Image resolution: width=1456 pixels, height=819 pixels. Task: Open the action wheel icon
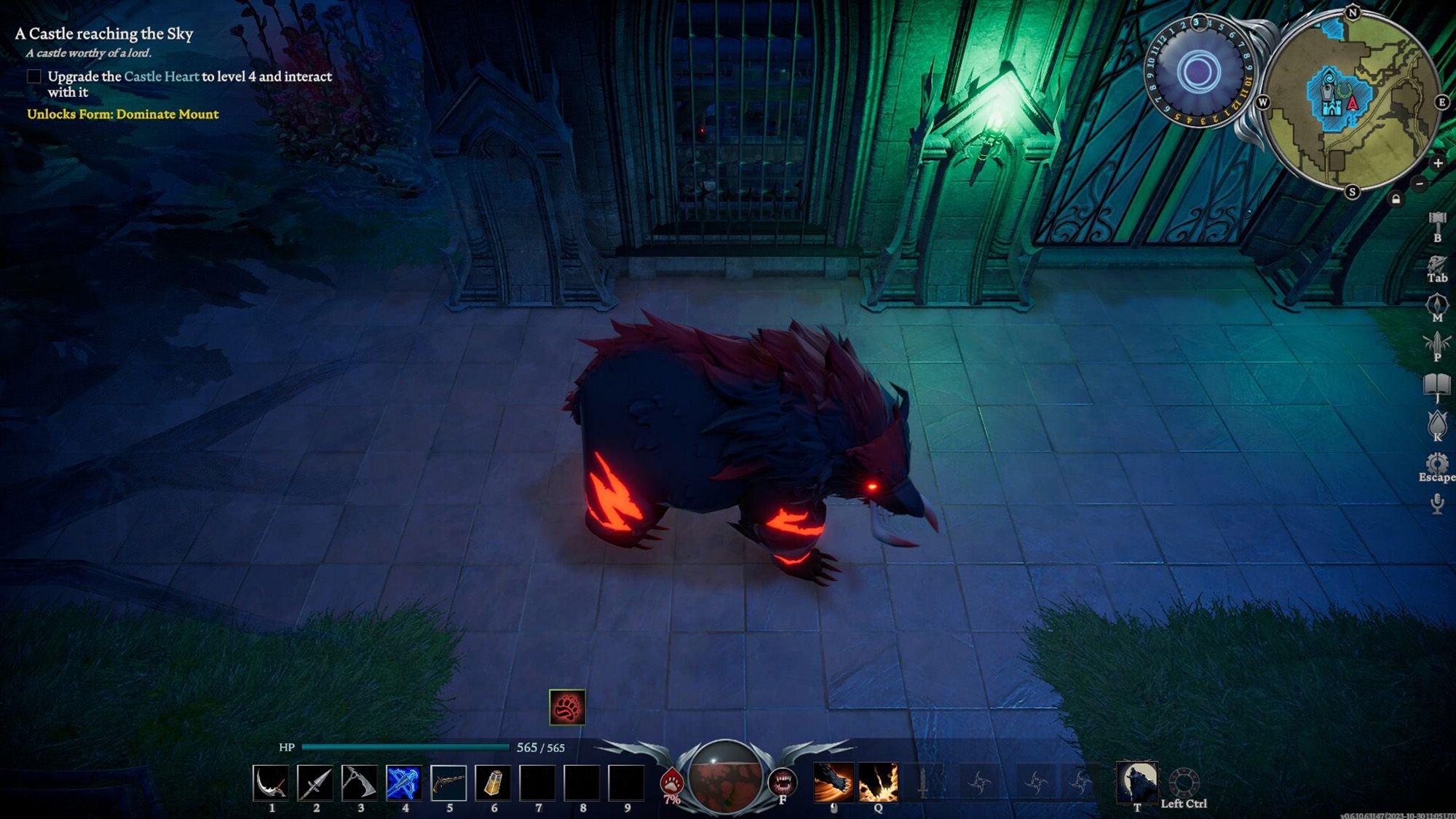point(1184,783)
